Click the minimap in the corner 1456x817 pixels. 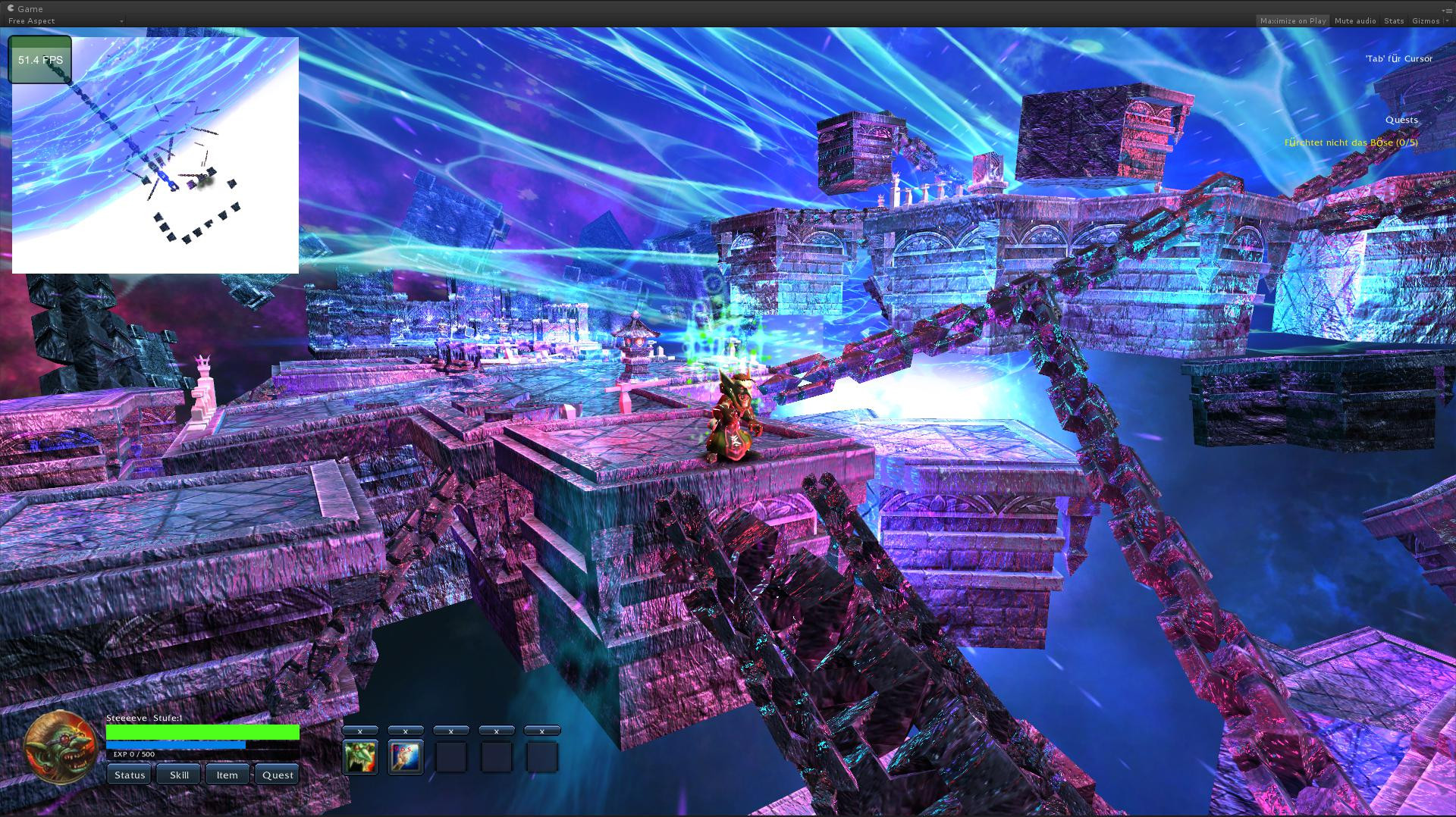click(155, 155)
